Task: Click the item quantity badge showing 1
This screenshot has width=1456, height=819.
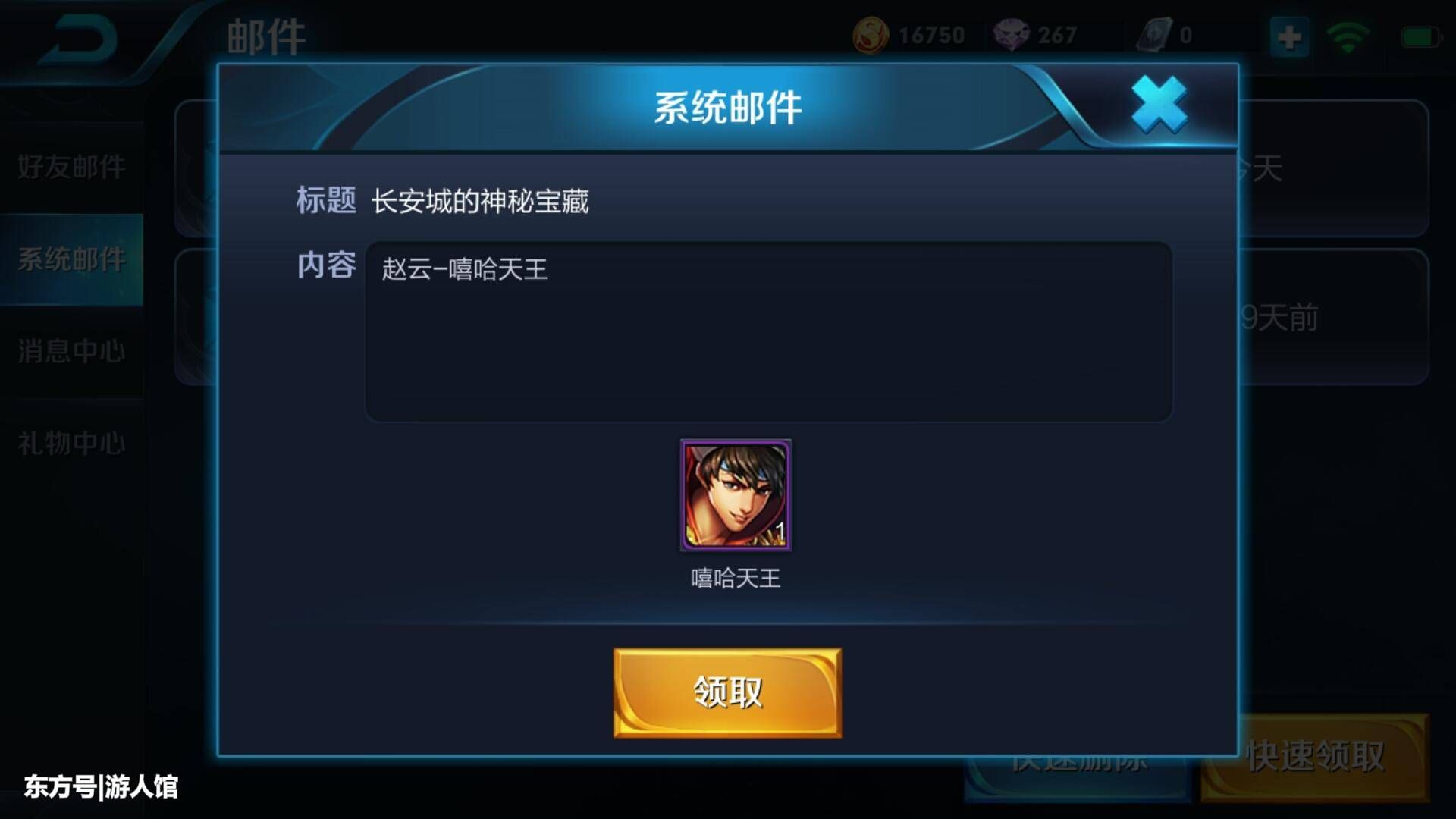Action: pos(782,532)
